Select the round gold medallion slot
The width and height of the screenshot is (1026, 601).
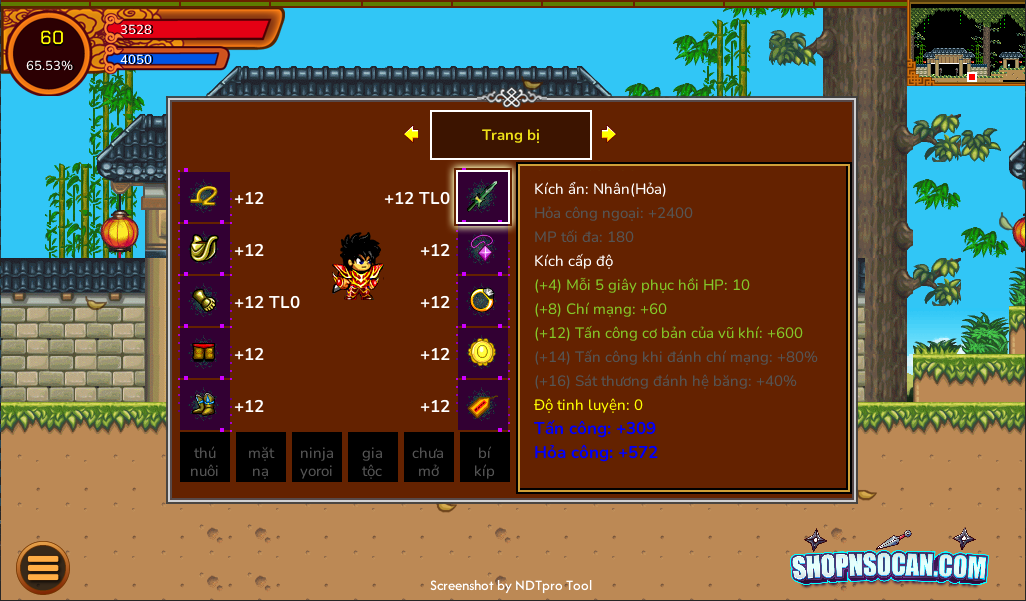(483, 354)
